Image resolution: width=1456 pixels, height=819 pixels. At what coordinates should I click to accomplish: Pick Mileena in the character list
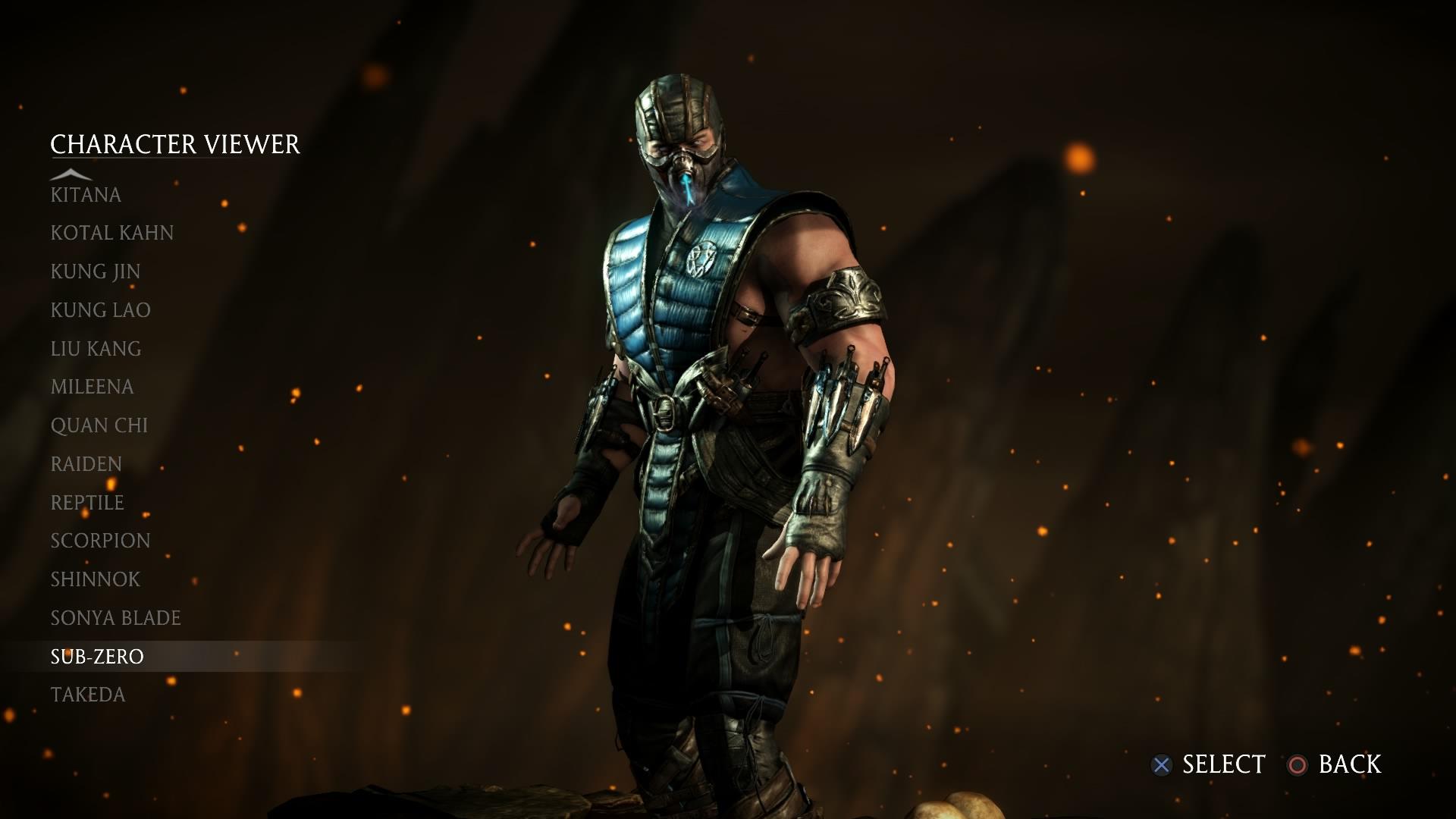tap(91, 387)
